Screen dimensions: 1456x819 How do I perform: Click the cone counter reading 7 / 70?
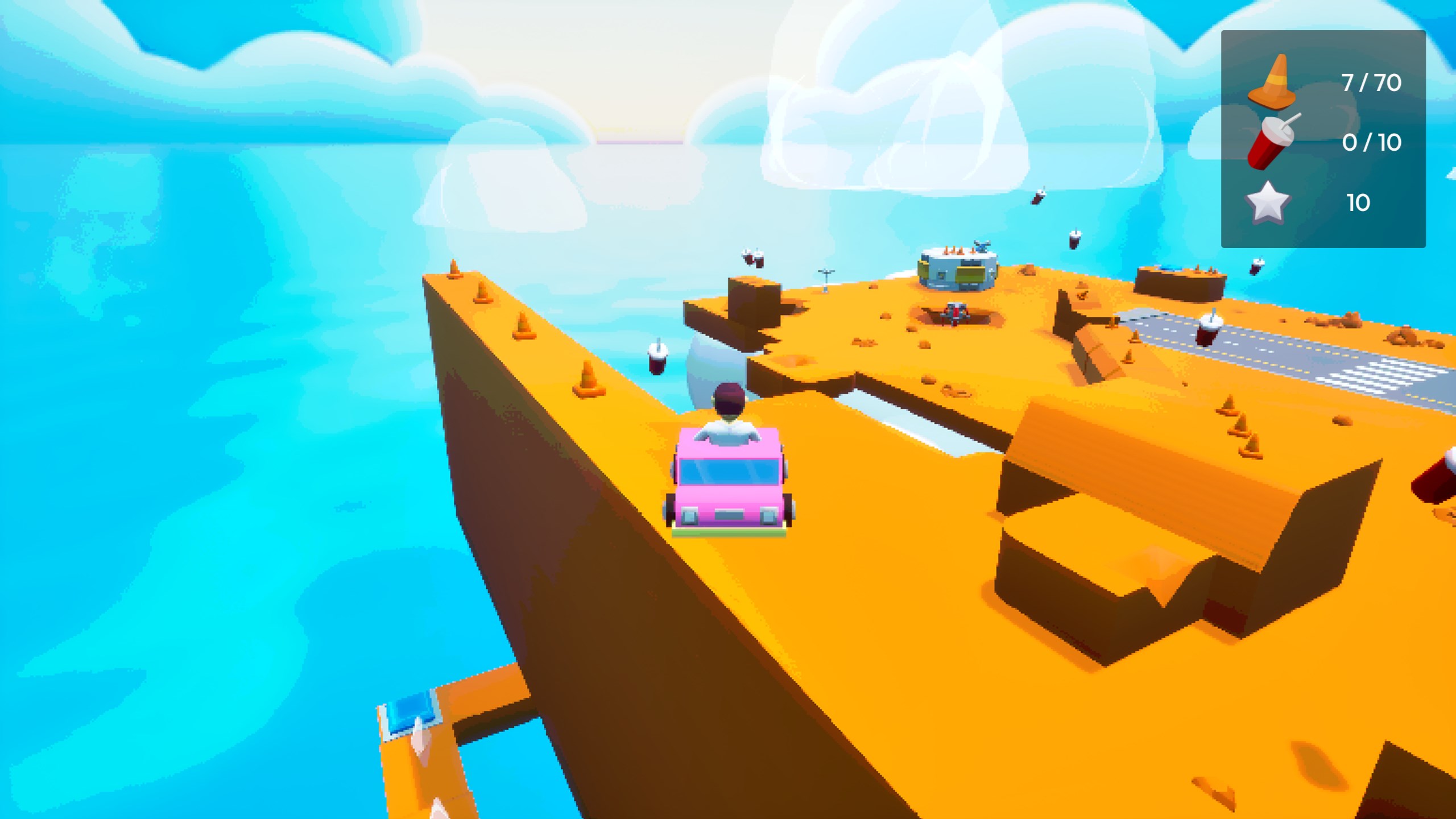pyautogui.click(x=1372, y=81)
